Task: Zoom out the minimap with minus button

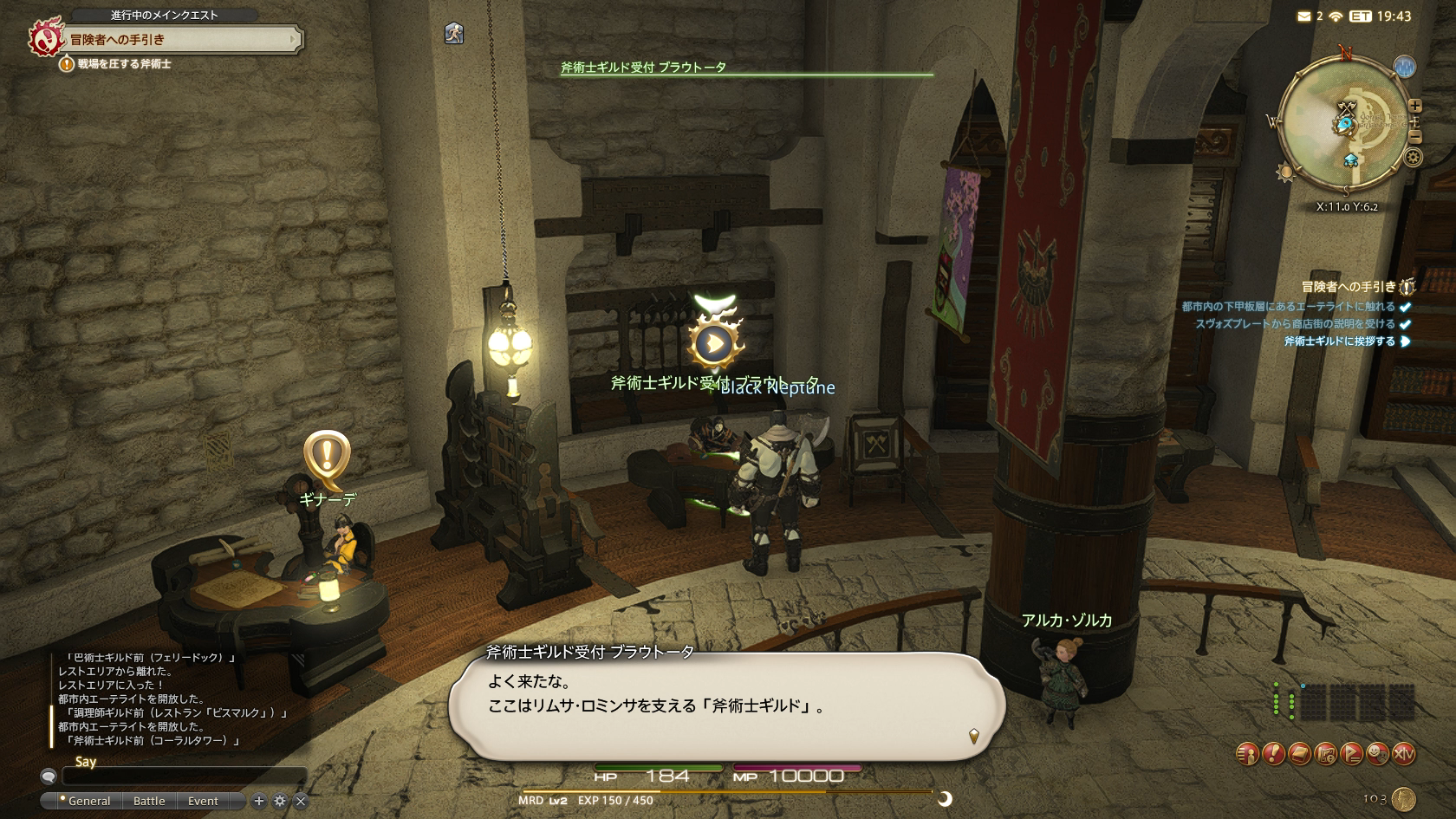Action: [1414, 137]
